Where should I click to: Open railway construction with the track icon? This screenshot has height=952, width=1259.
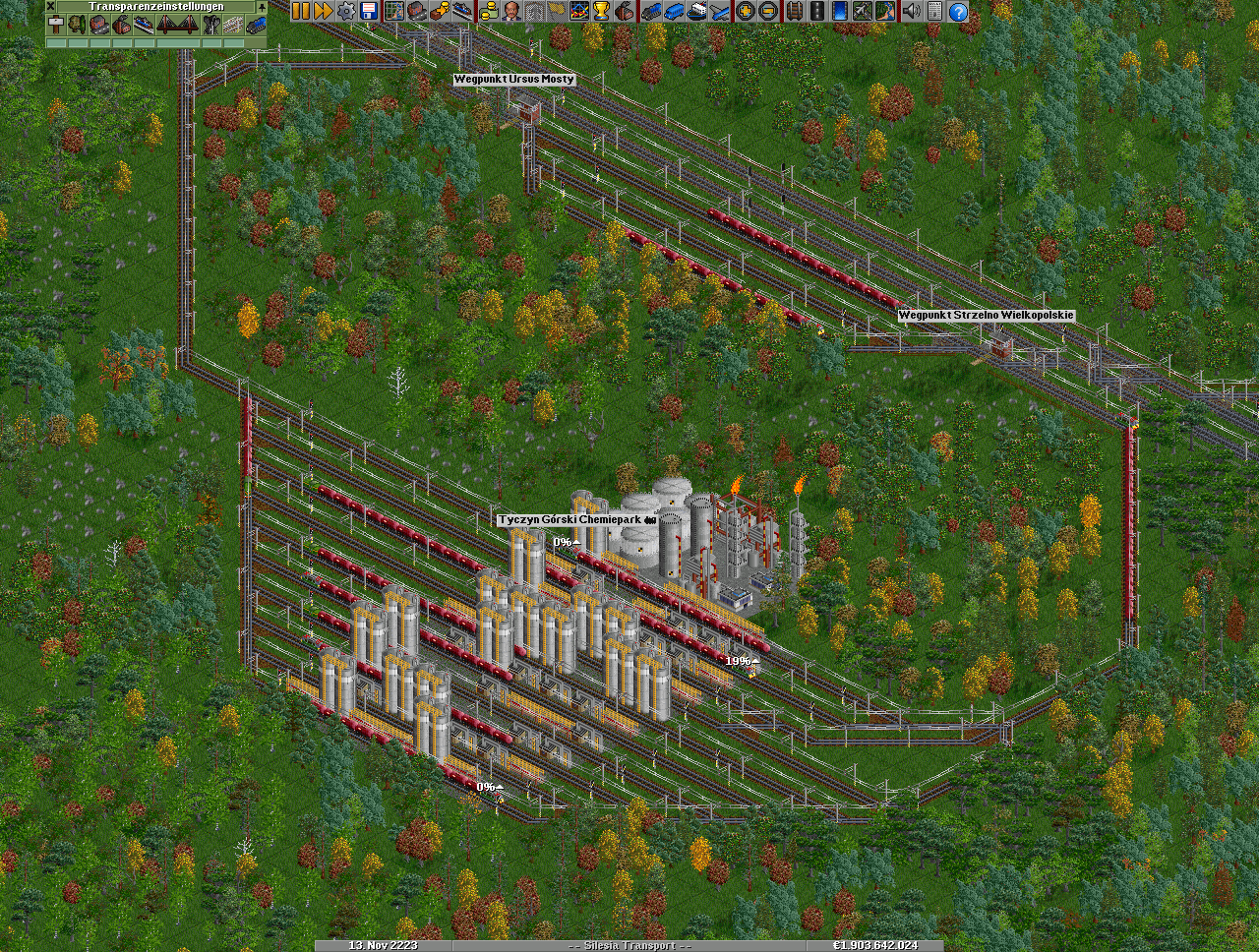click(794, 11)
